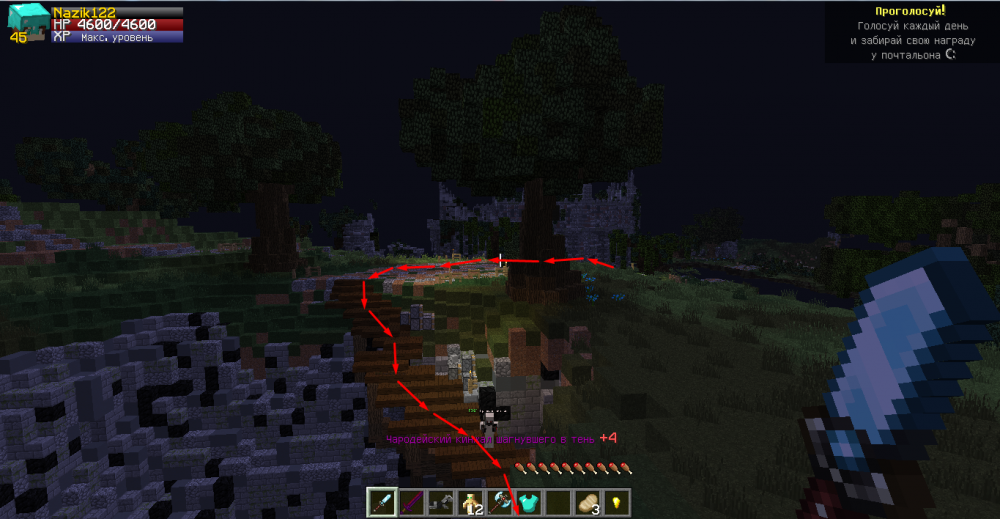Select the purple sword hotbar slot
Viewport: 1000px width, 519px height.
click(x=411, y=501)
